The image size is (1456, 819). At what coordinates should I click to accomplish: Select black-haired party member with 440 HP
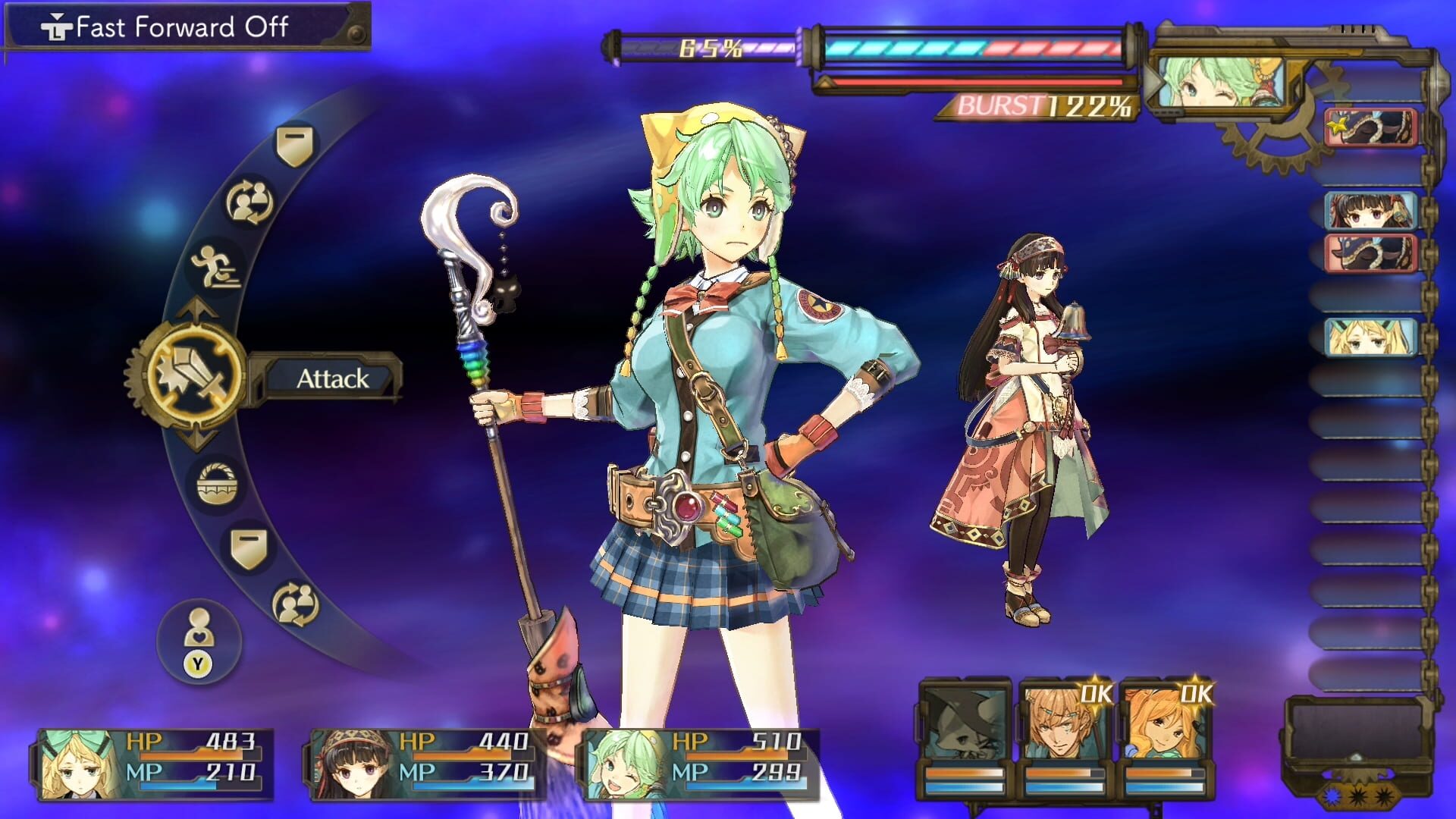[426, 764]
